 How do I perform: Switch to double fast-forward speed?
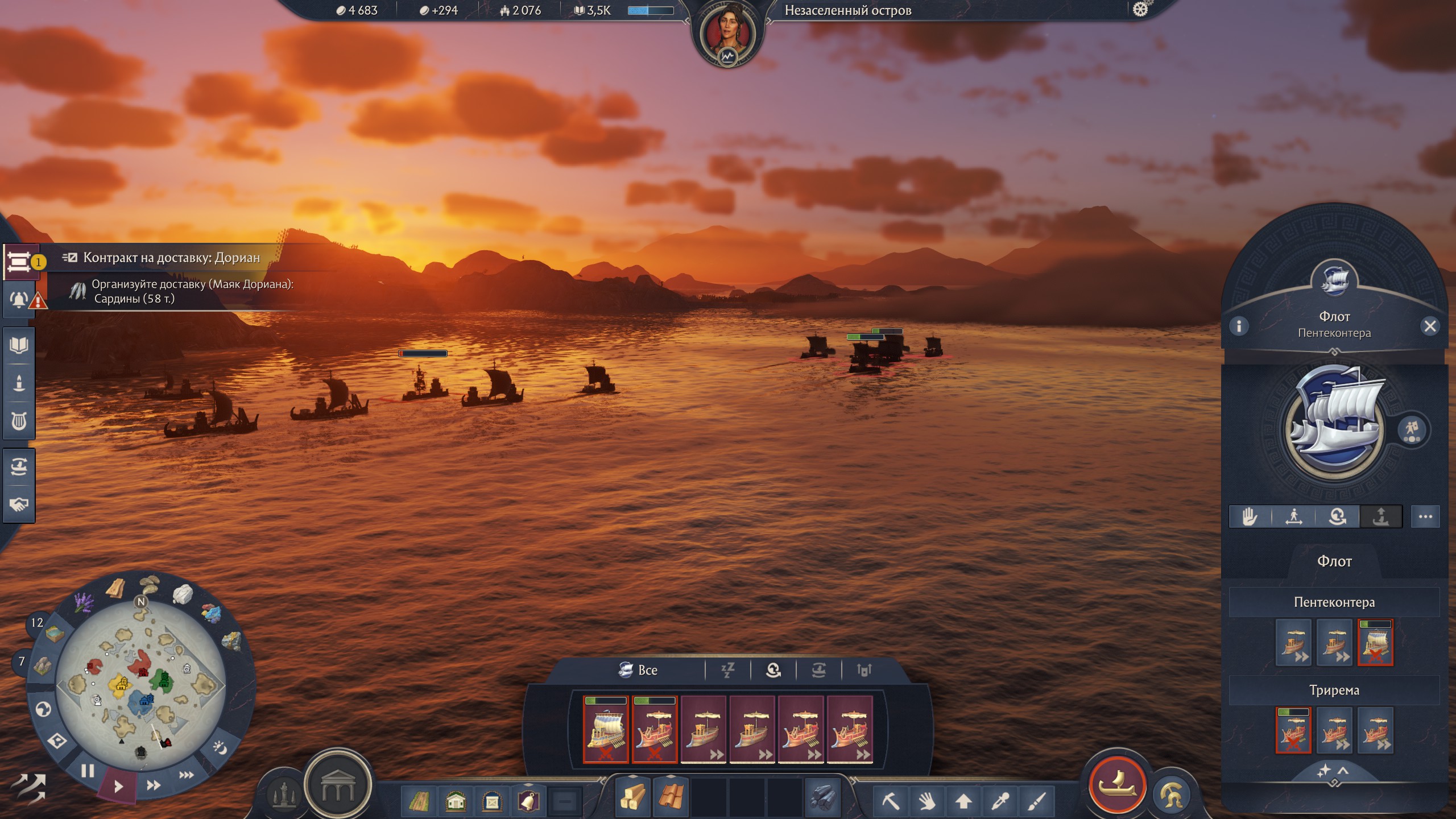[153, 785]
